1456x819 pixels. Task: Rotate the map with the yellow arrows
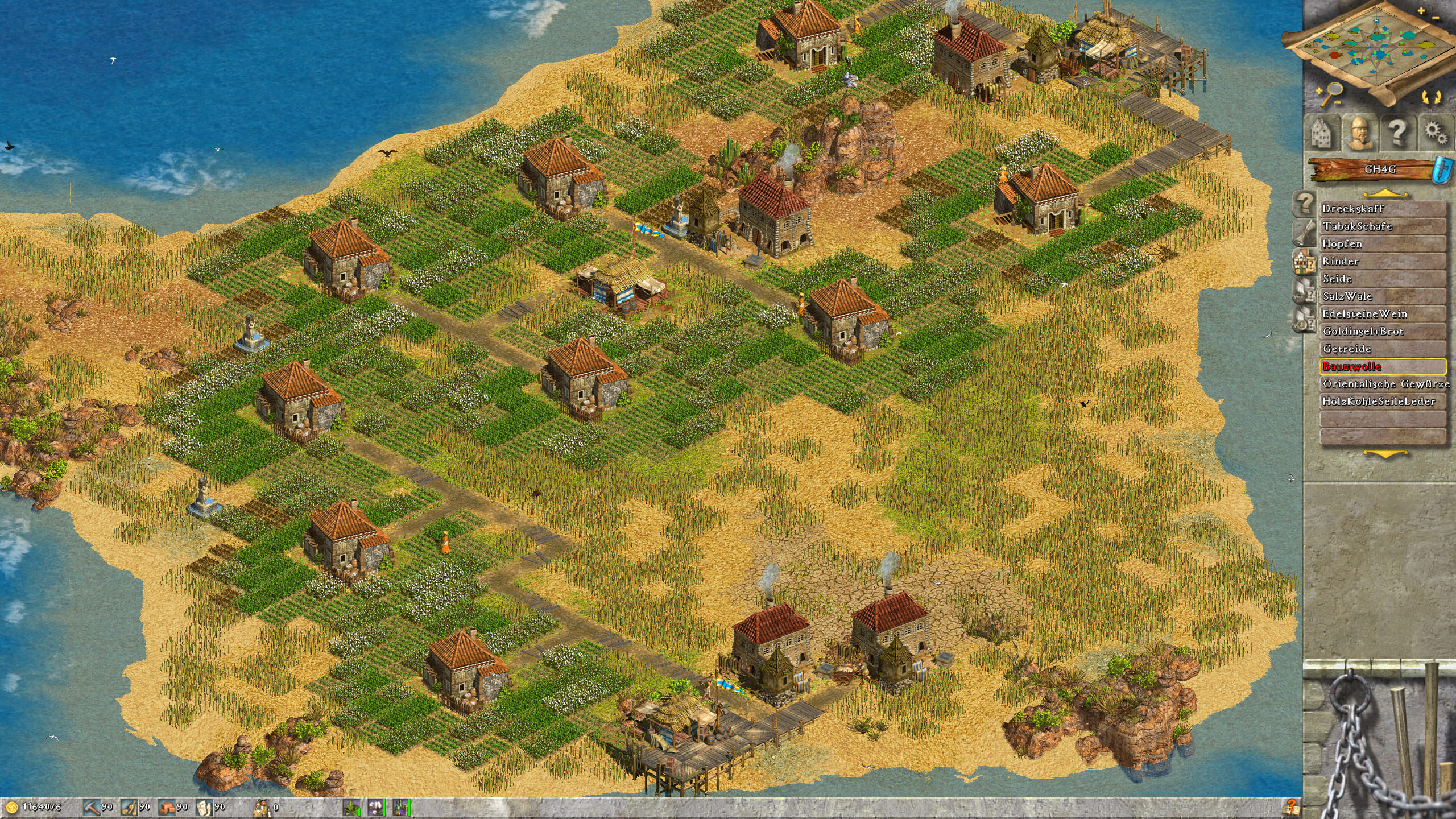tap(1429, 96)
